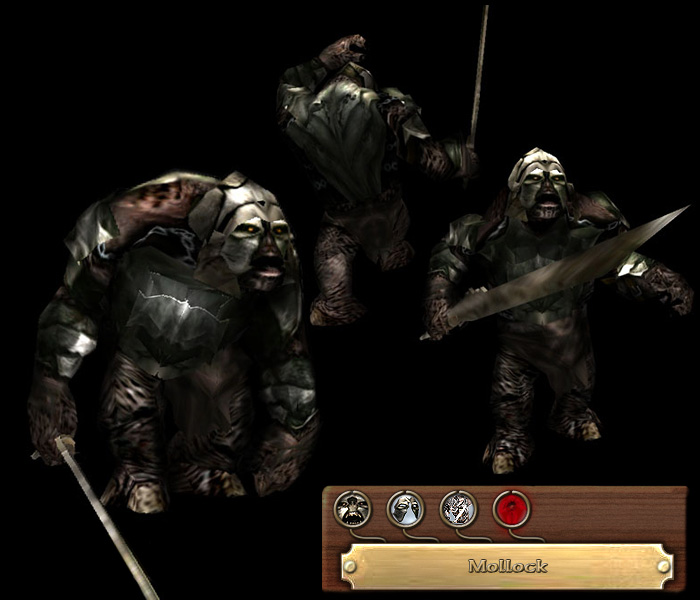Click the Mollock brass nameplate
Viewport: 700px width, 600px height.
[x=506, y=566]
